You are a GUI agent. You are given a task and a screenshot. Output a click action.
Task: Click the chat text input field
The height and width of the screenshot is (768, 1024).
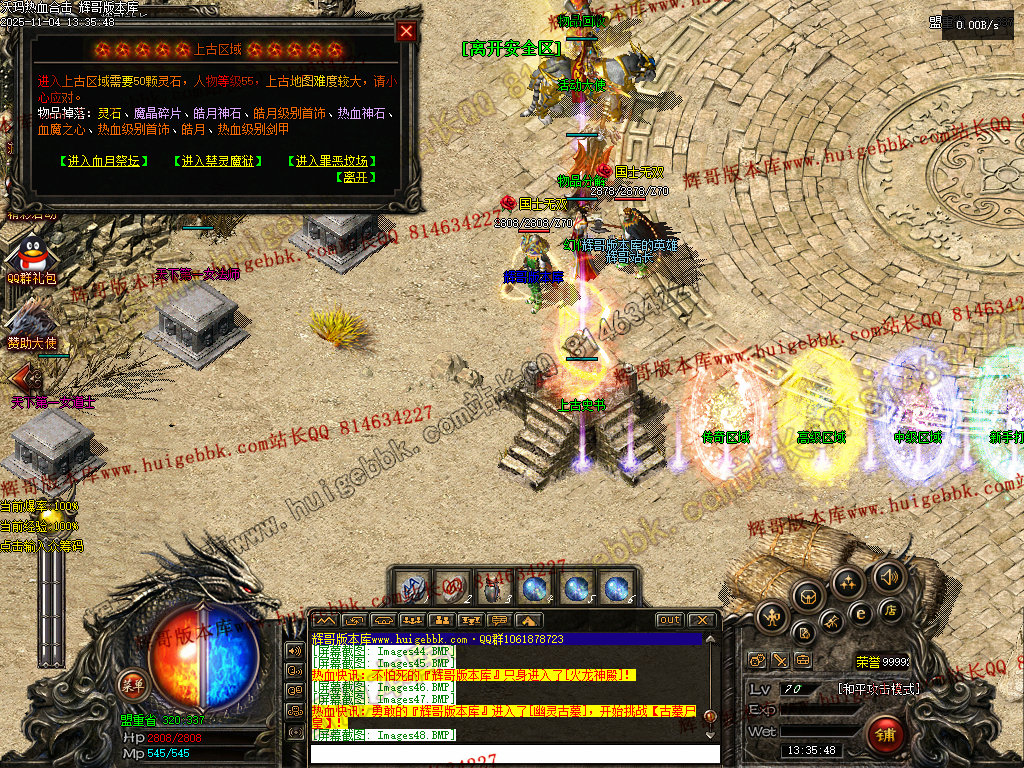point(510,752)
